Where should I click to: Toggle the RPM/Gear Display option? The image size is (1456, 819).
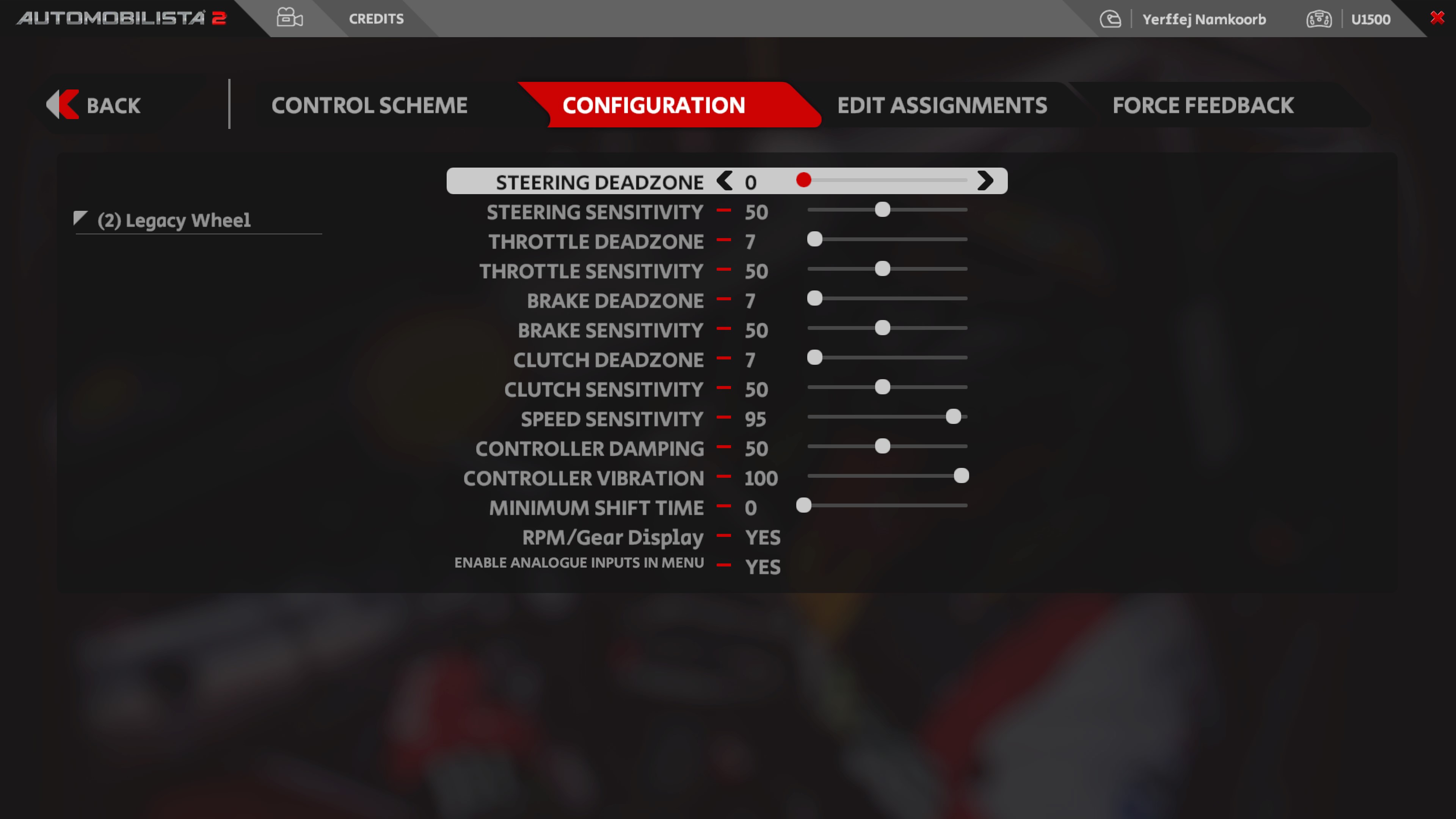(x=762, y=538)
